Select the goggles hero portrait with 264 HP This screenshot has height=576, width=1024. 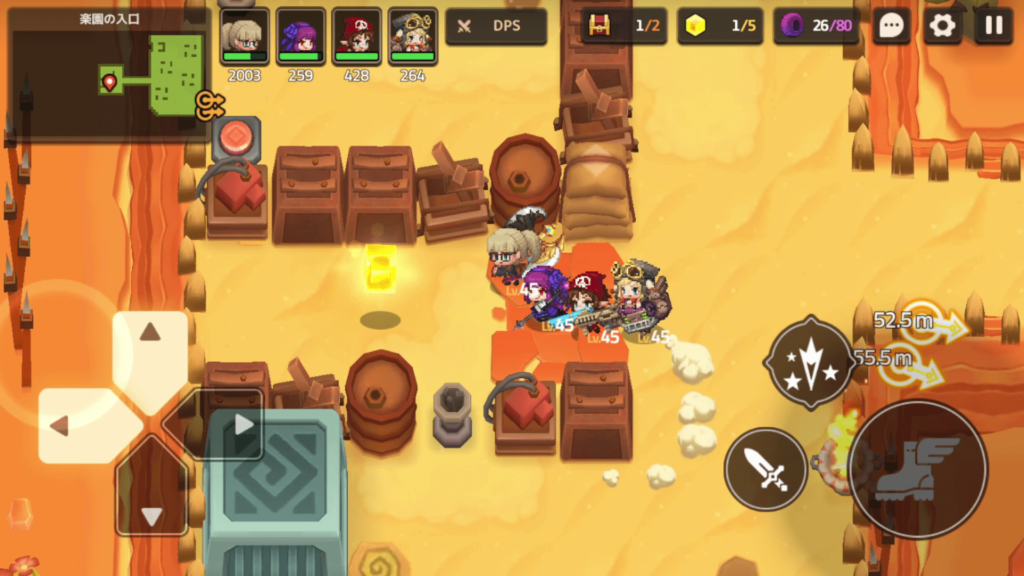[413, 36]
